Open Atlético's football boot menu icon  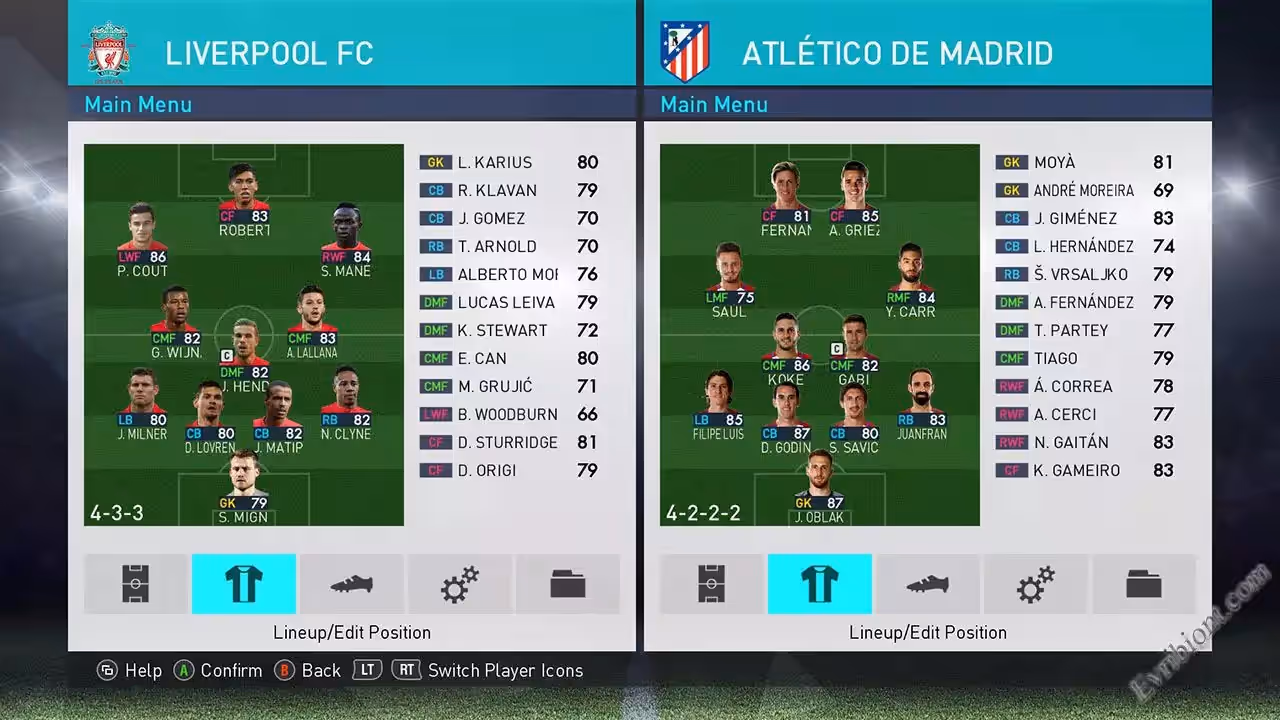tap(927, 584)
